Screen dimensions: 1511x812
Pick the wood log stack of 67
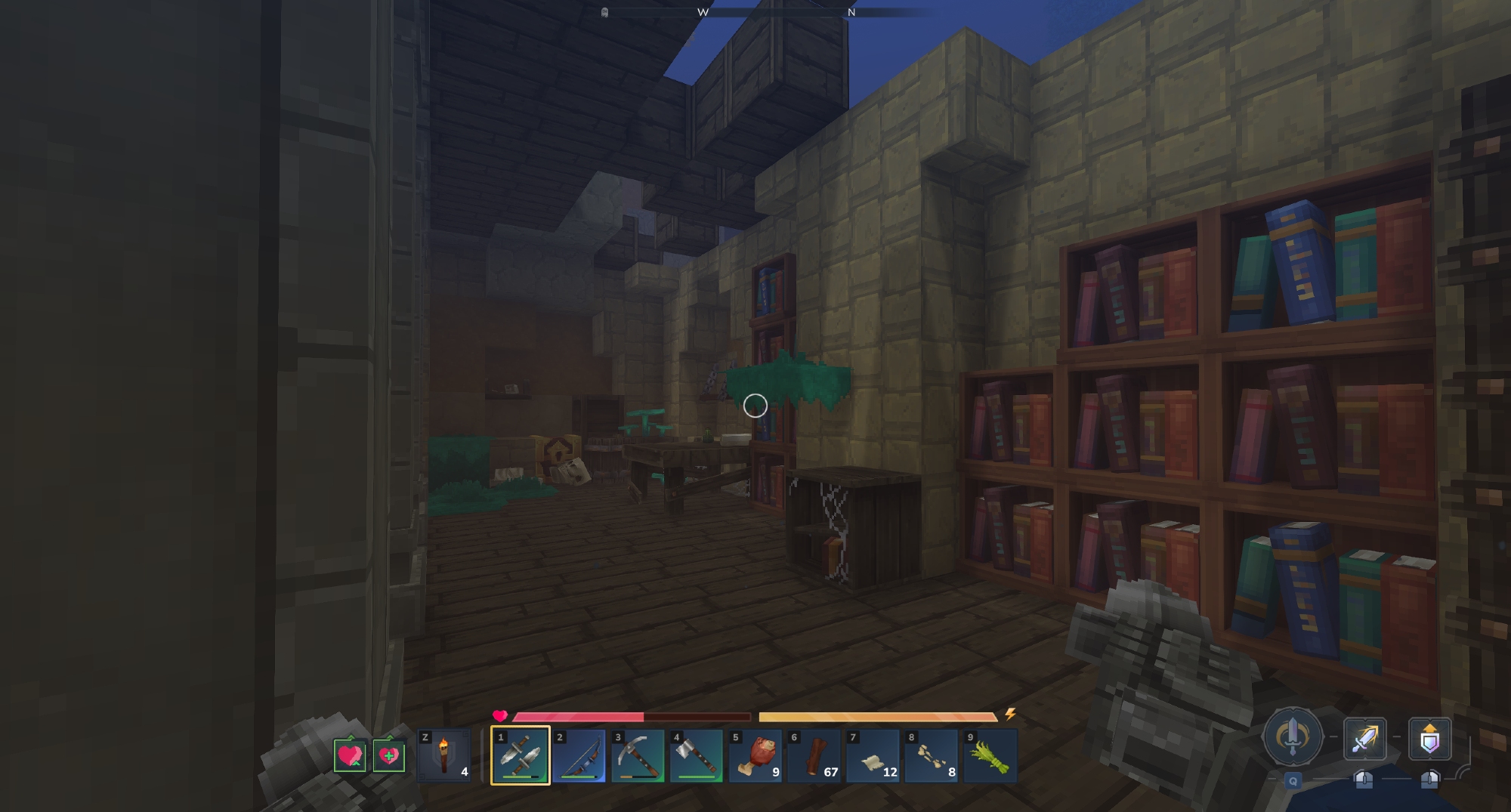[814, 755]
